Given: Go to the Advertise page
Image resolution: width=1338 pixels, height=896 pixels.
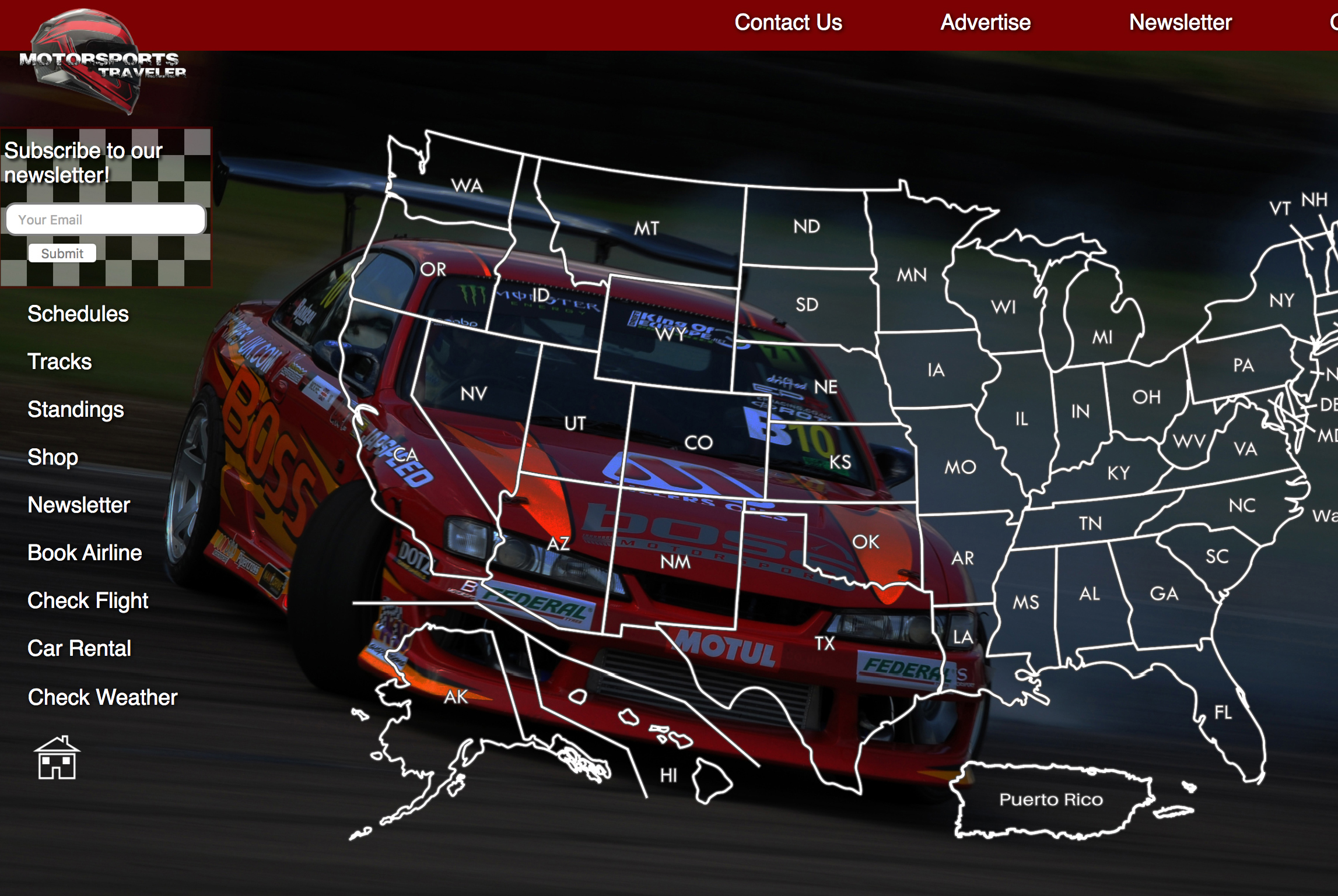Looking at the screenshot, I should (x=985, y=23).
